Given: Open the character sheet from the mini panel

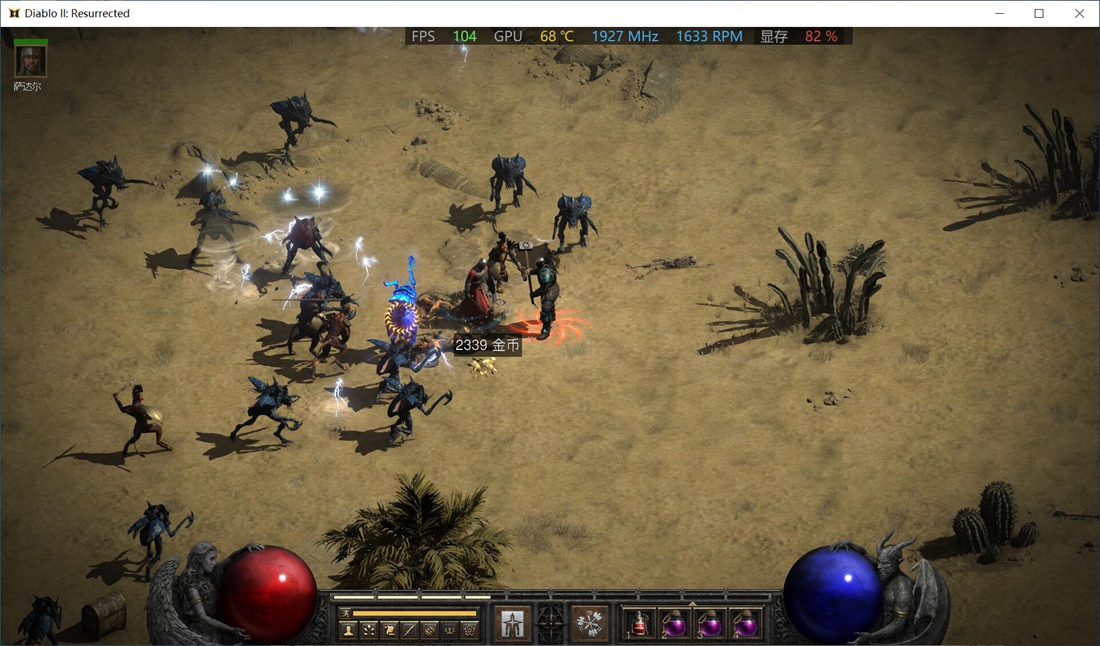Looking at the screenshot, I should tap(348, 630).
